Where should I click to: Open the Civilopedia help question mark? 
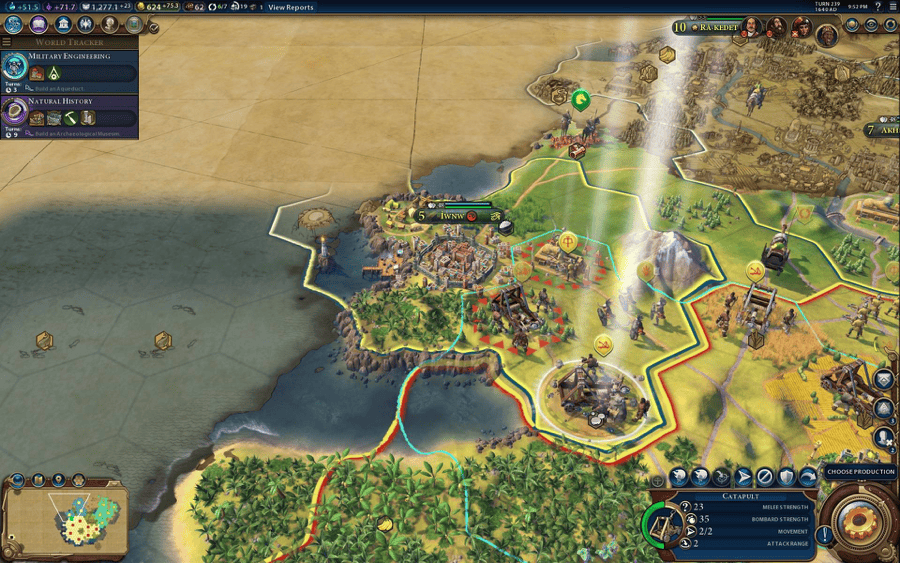pyautogui.click(x=878, y=7)
